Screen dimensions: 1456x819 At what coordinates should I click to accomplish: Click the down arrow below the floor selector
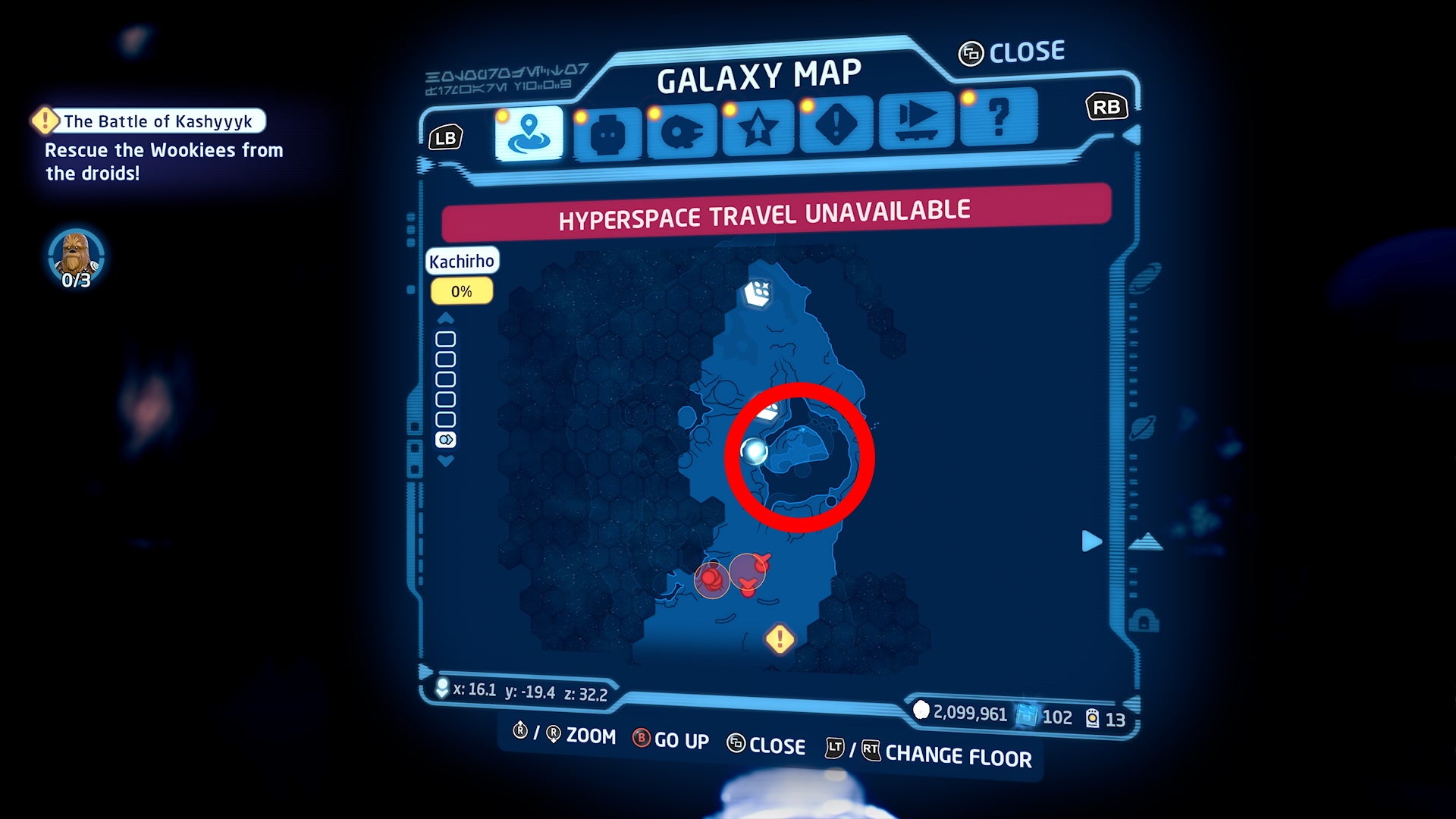point(446,460)
